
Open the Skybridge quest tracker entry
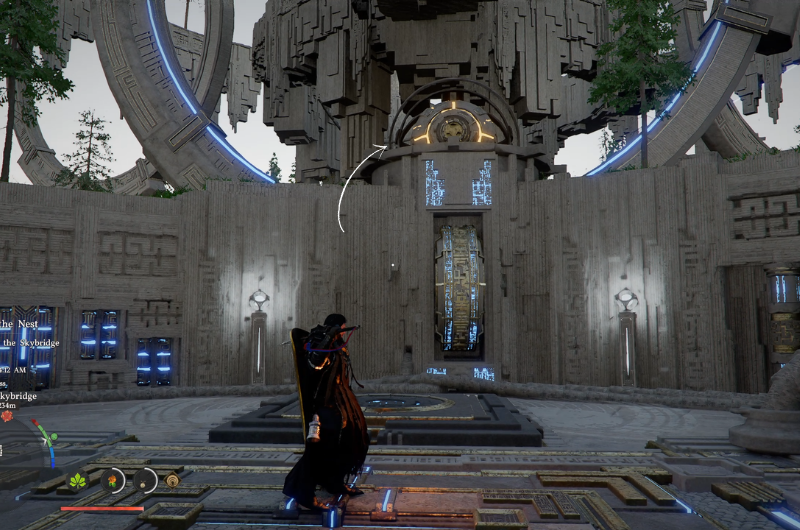30,343
